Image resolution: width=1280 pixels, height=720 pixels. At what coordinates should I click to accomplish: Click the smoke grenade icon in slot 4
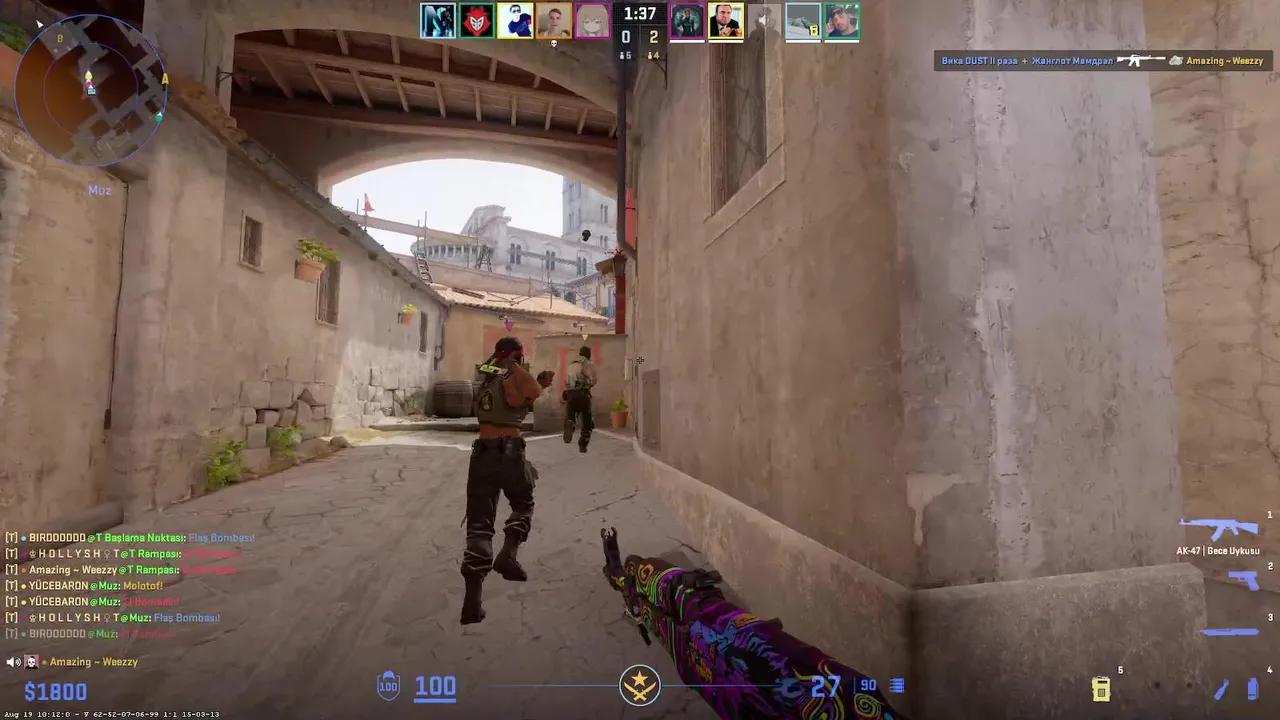point(1252,688)
